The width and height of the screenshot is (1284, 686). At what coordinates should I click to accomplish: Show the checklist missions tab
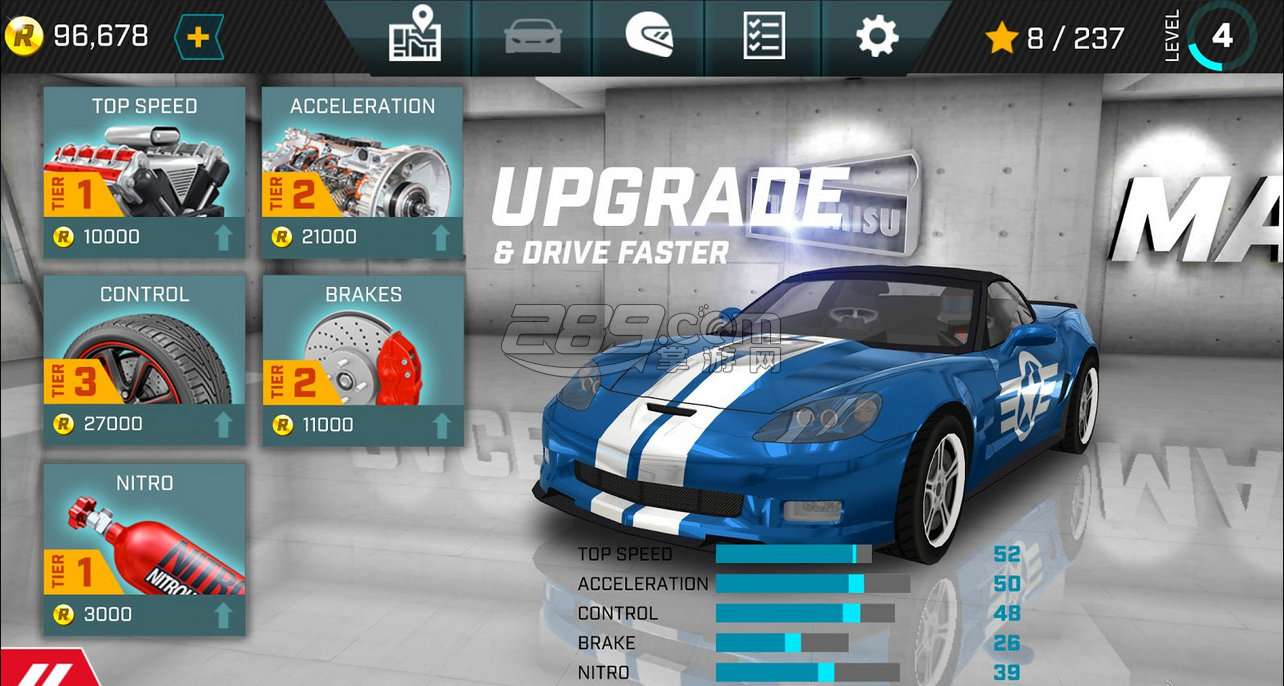(764, 36)
